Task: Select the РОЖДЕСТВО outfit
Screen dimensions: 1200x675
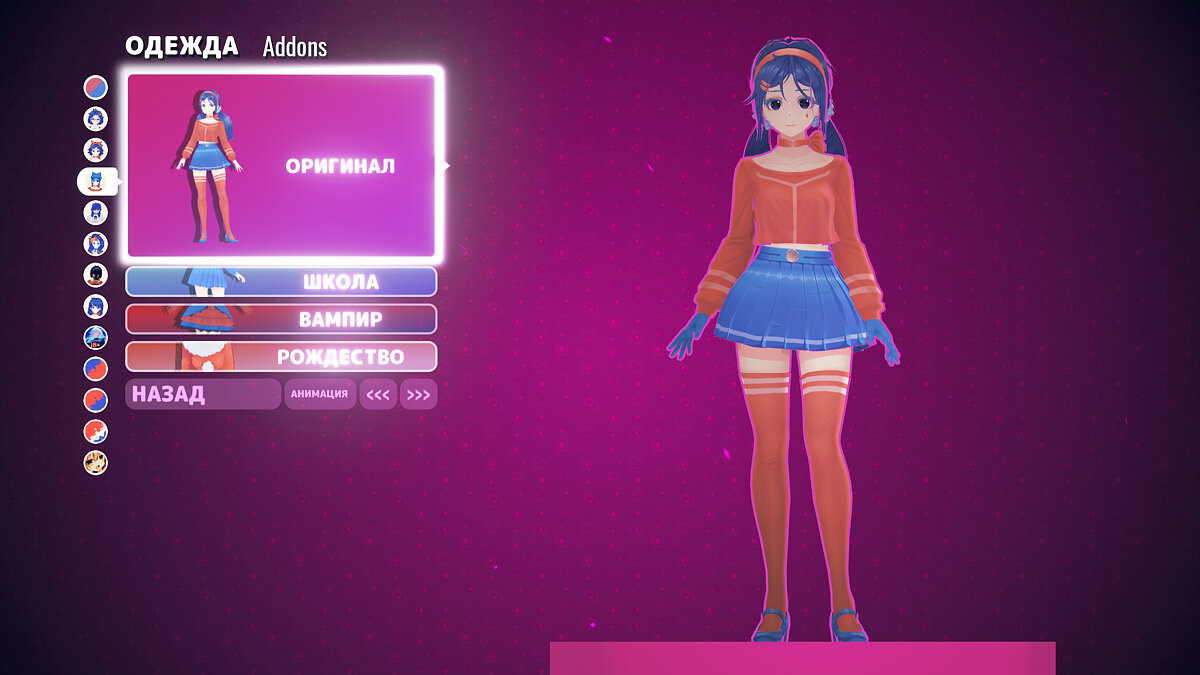Action: tap(281, 356)
